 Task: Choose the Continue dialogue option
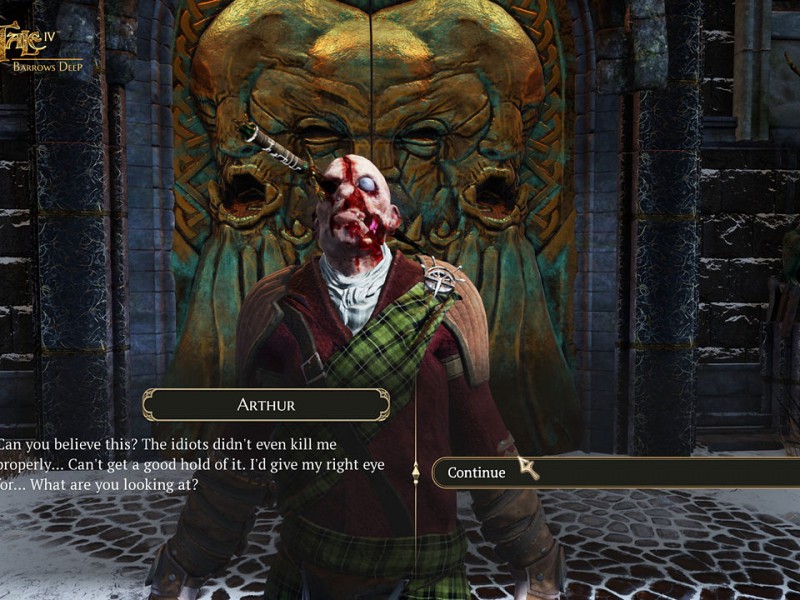point(477,473)
